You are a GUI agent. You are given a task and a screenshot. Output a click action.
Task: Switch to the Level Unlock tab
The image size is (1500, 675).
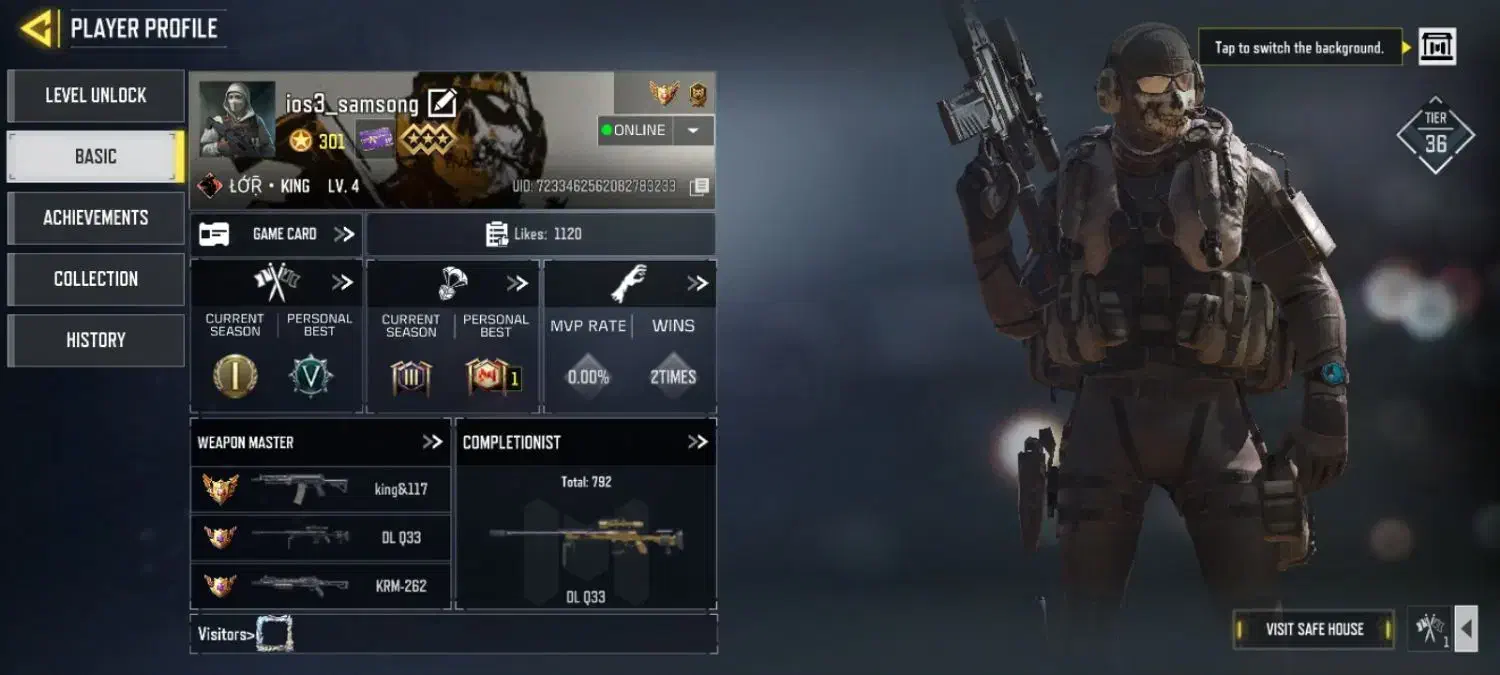[x=96, y=96]
